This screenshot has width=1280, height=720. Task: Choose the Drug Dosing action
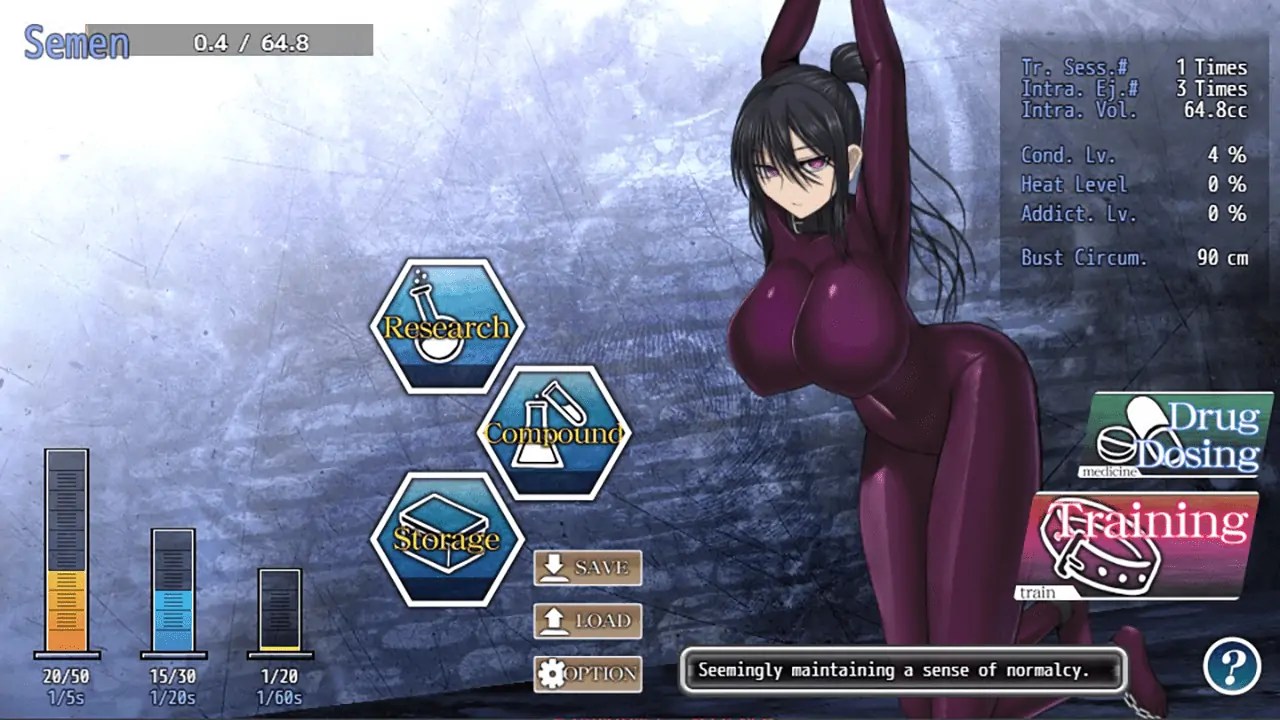click(x=1175, y=436)
